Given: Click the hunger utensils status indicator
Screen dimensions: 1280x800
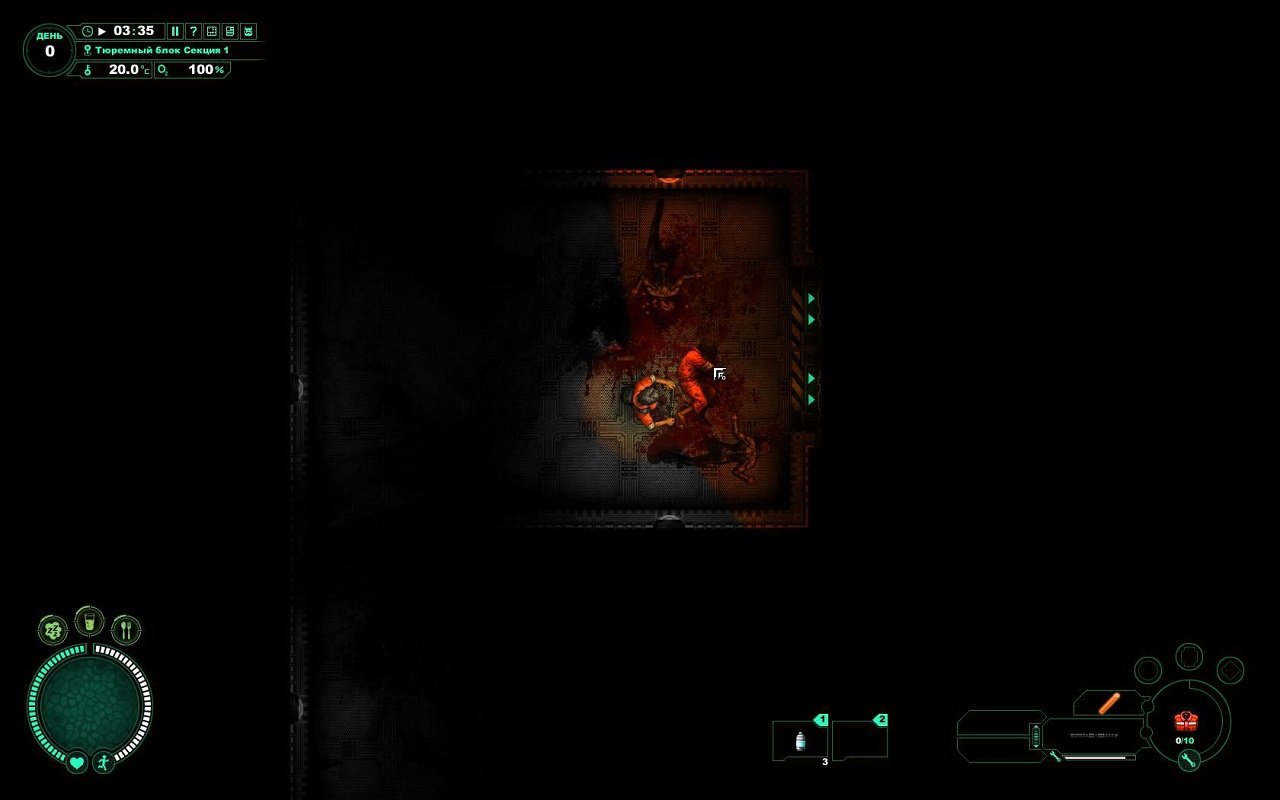Looking at the screenshot, I should point(126,629).
